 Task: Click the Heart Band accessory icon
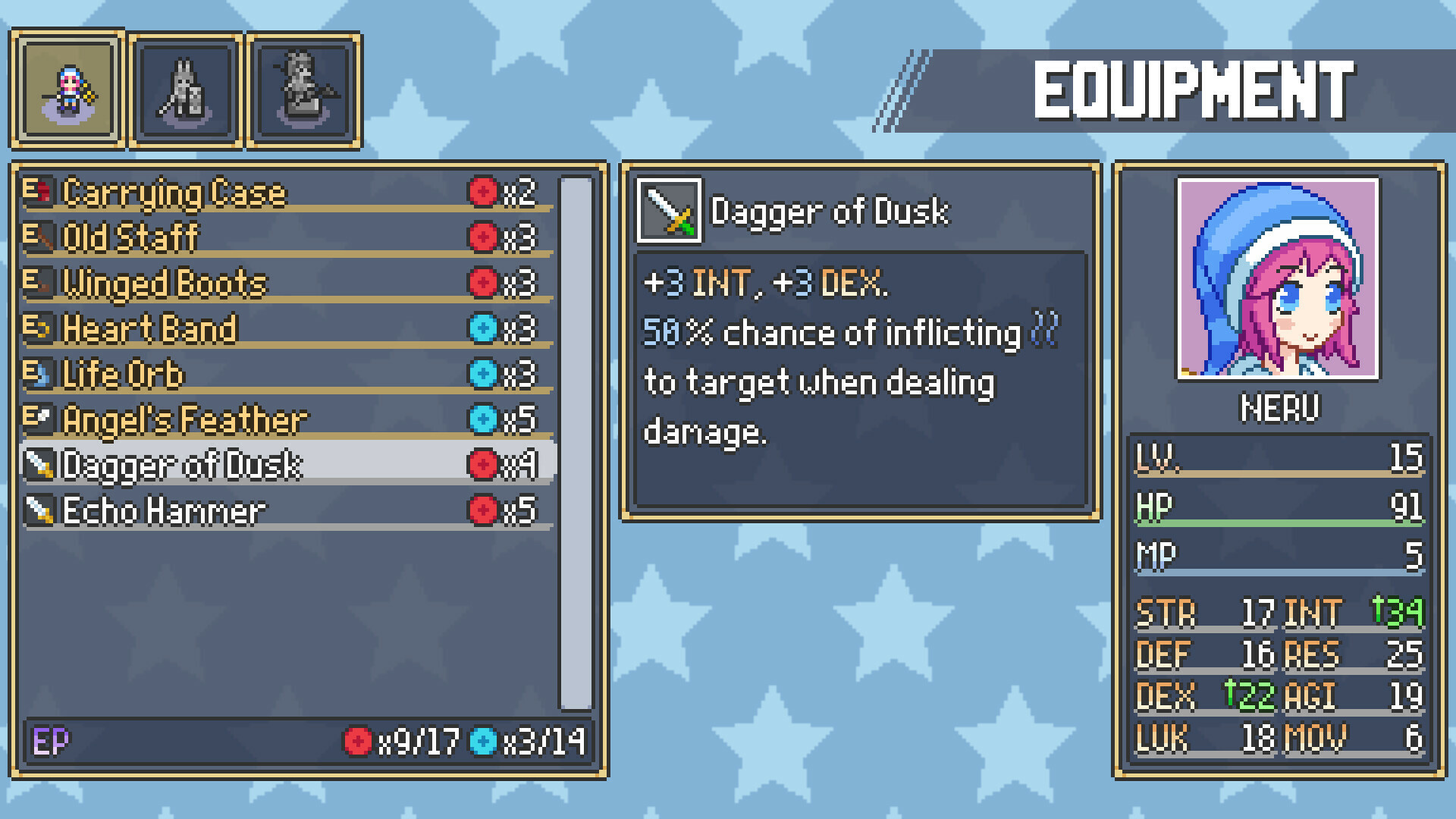39,328
